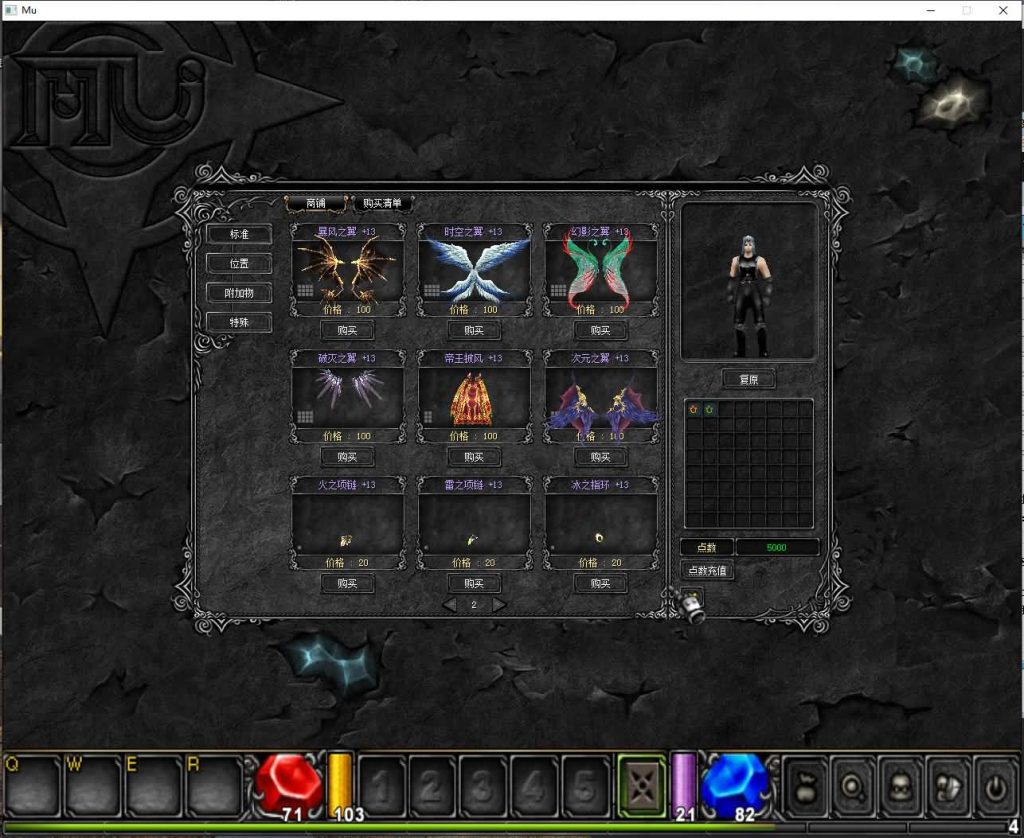Switch to the 商铺 shop tab

316,203
